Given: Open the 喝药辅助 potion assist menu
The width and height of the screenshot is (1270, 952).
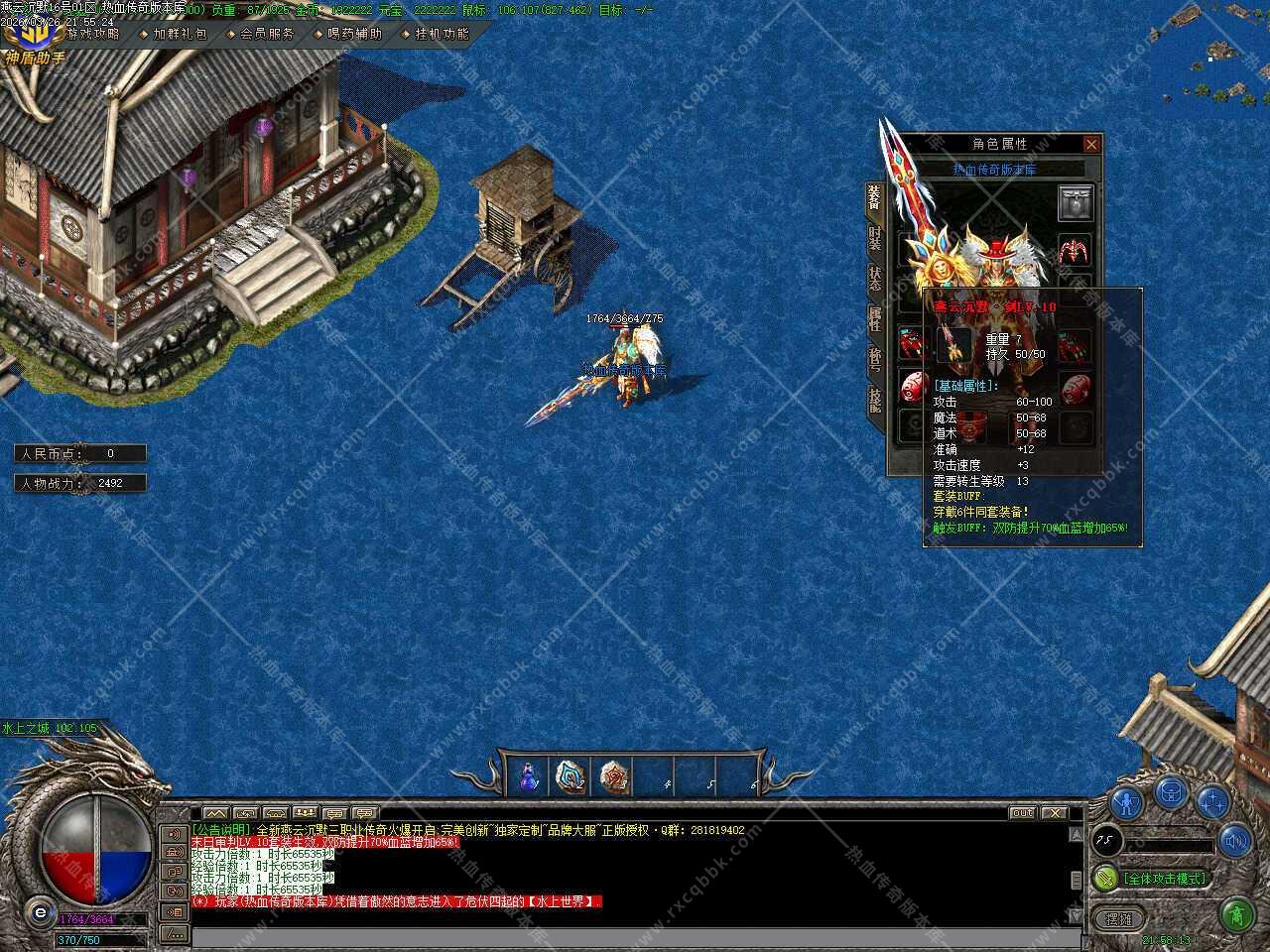Looking at the screenshot, I should (354, 34).
